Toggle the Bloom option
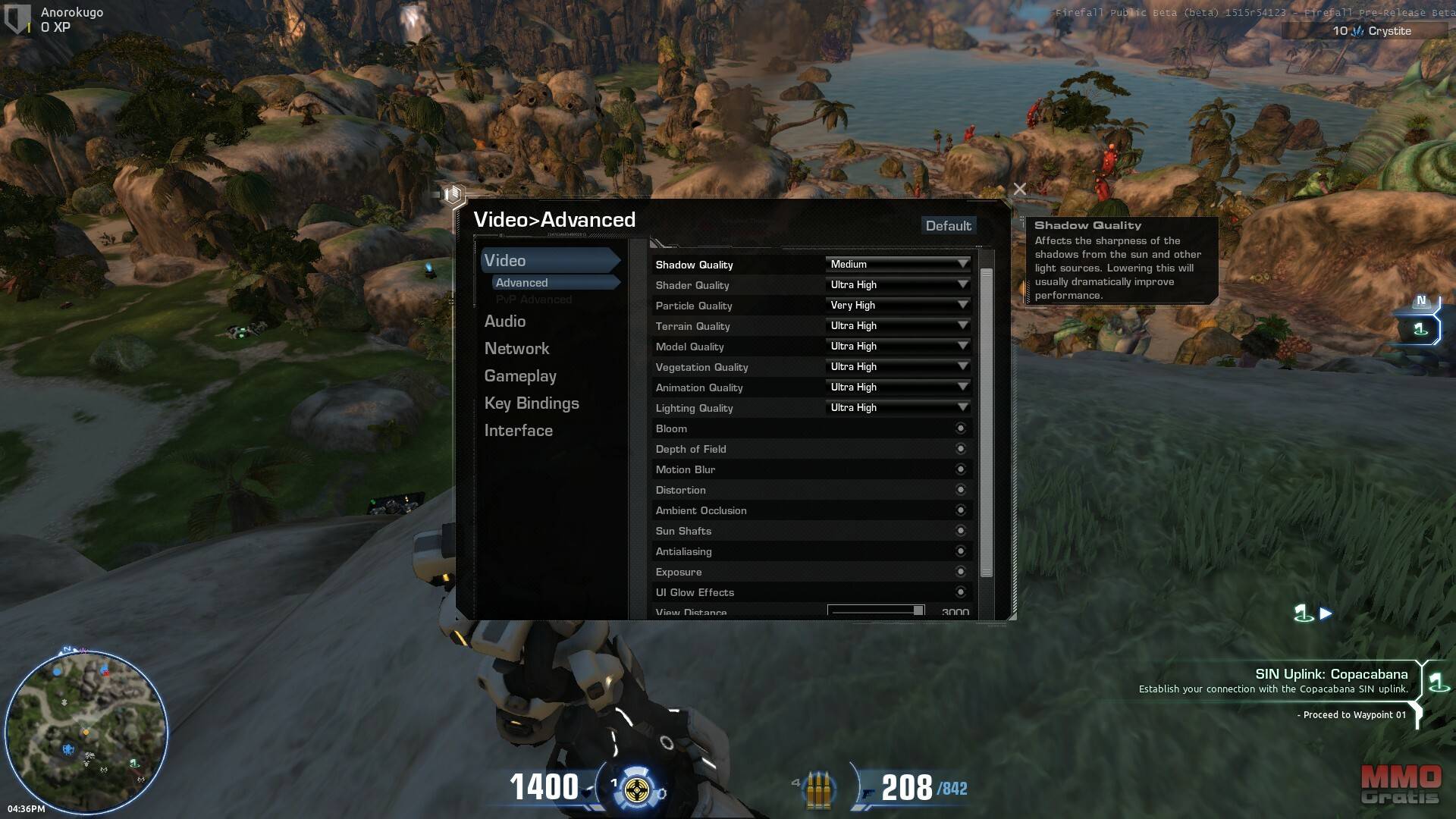 coord(960,428)
